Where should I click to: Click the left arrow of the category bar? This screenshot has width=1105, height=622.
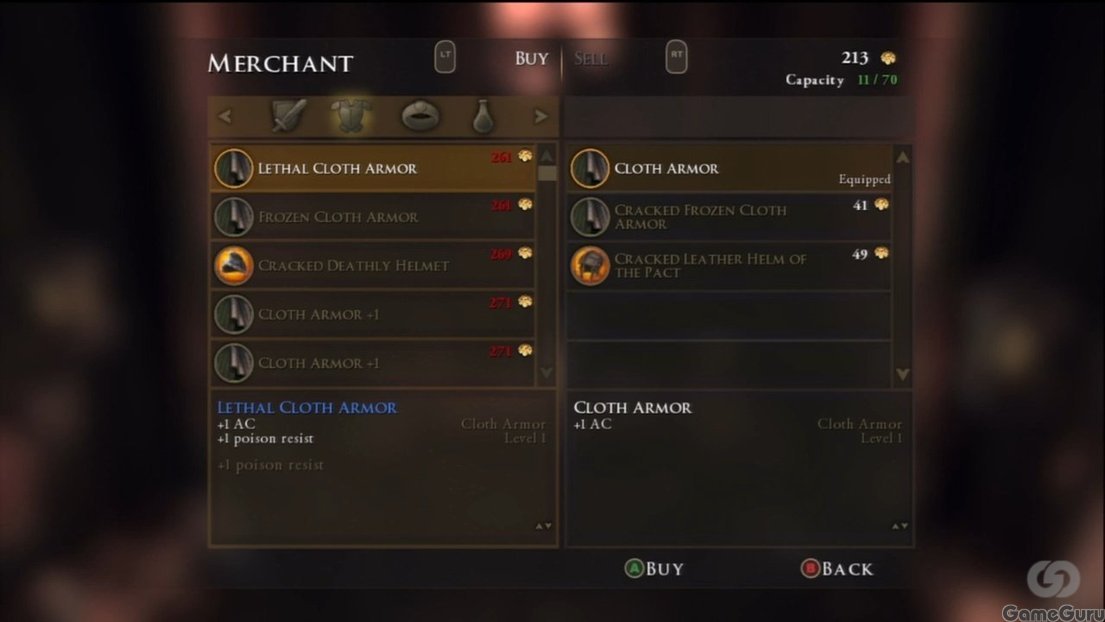(225, 117)
